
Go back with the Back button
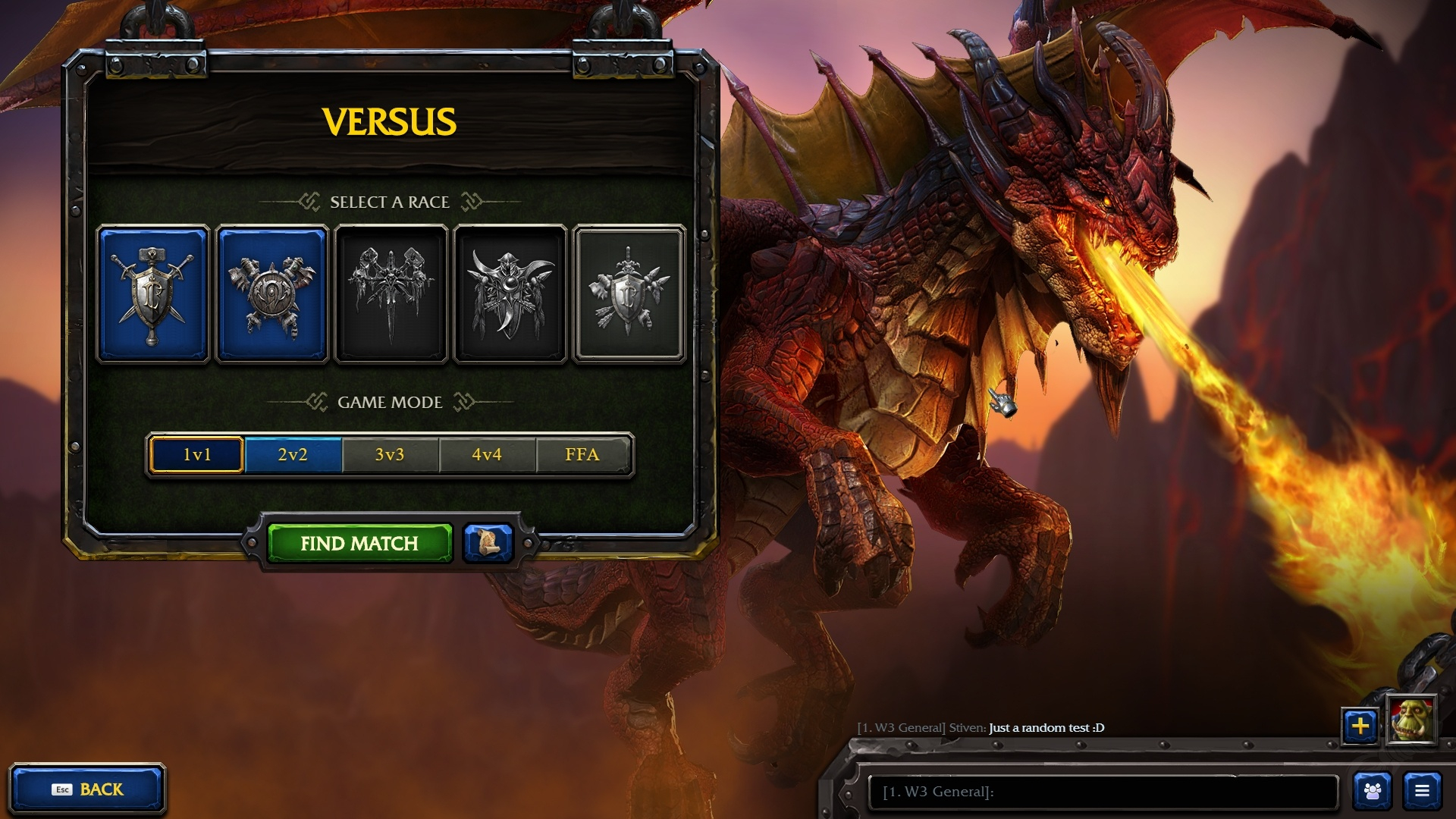(87, 789)
